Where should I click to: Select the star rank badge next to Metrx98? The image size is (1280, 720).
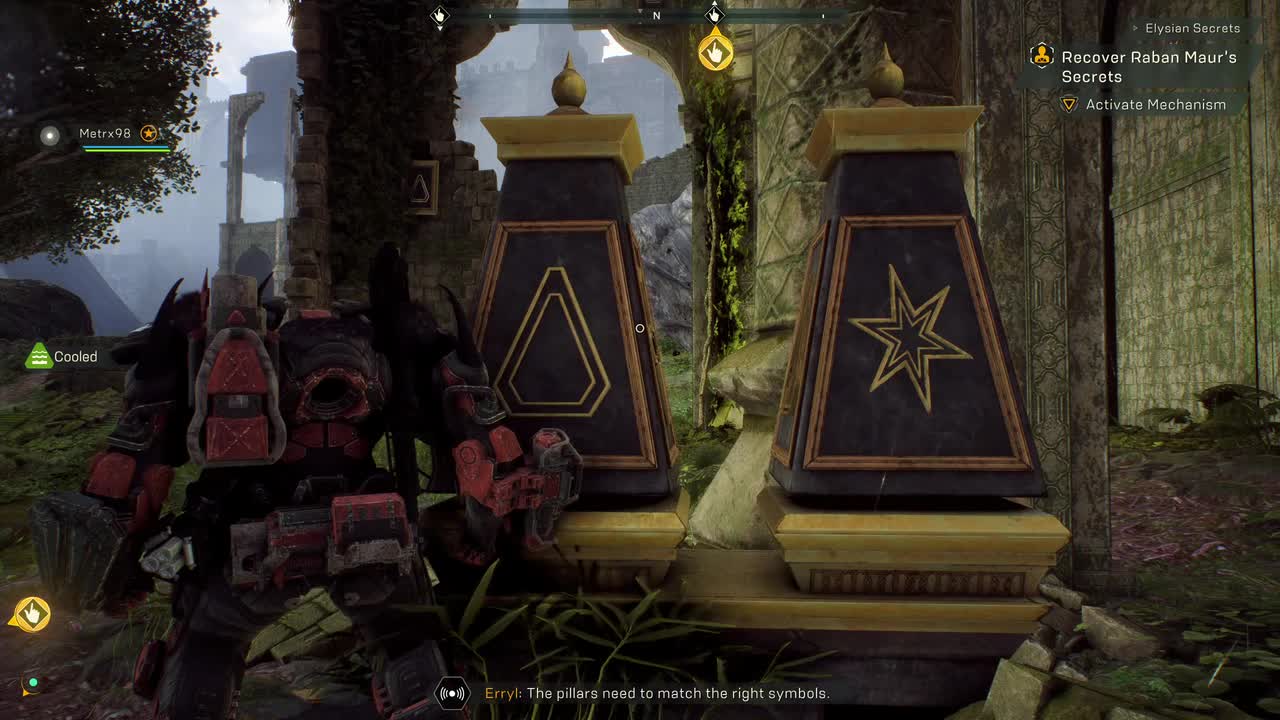pos(149,131)
